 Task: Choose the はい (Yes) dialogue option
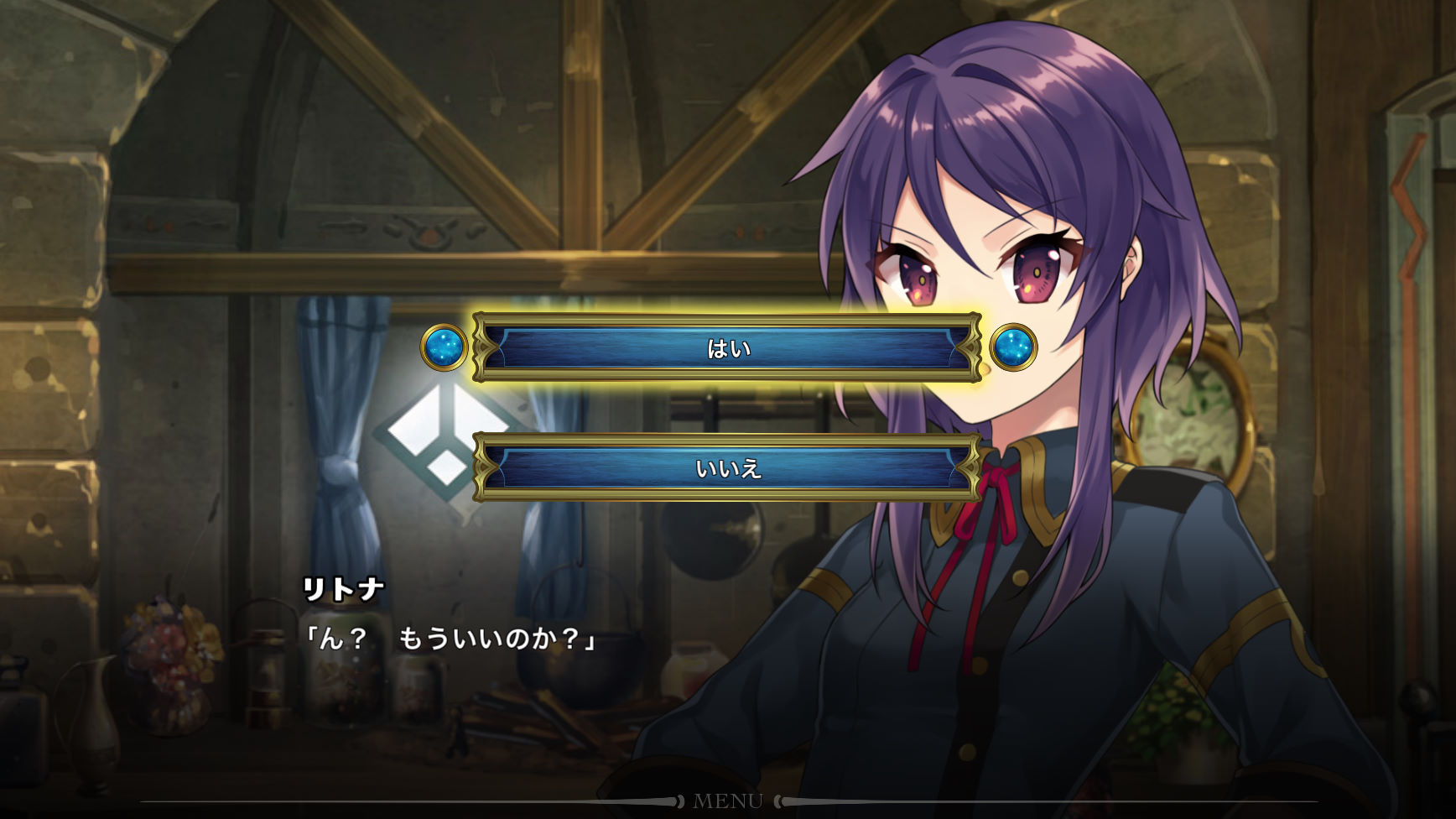[727, 347]
